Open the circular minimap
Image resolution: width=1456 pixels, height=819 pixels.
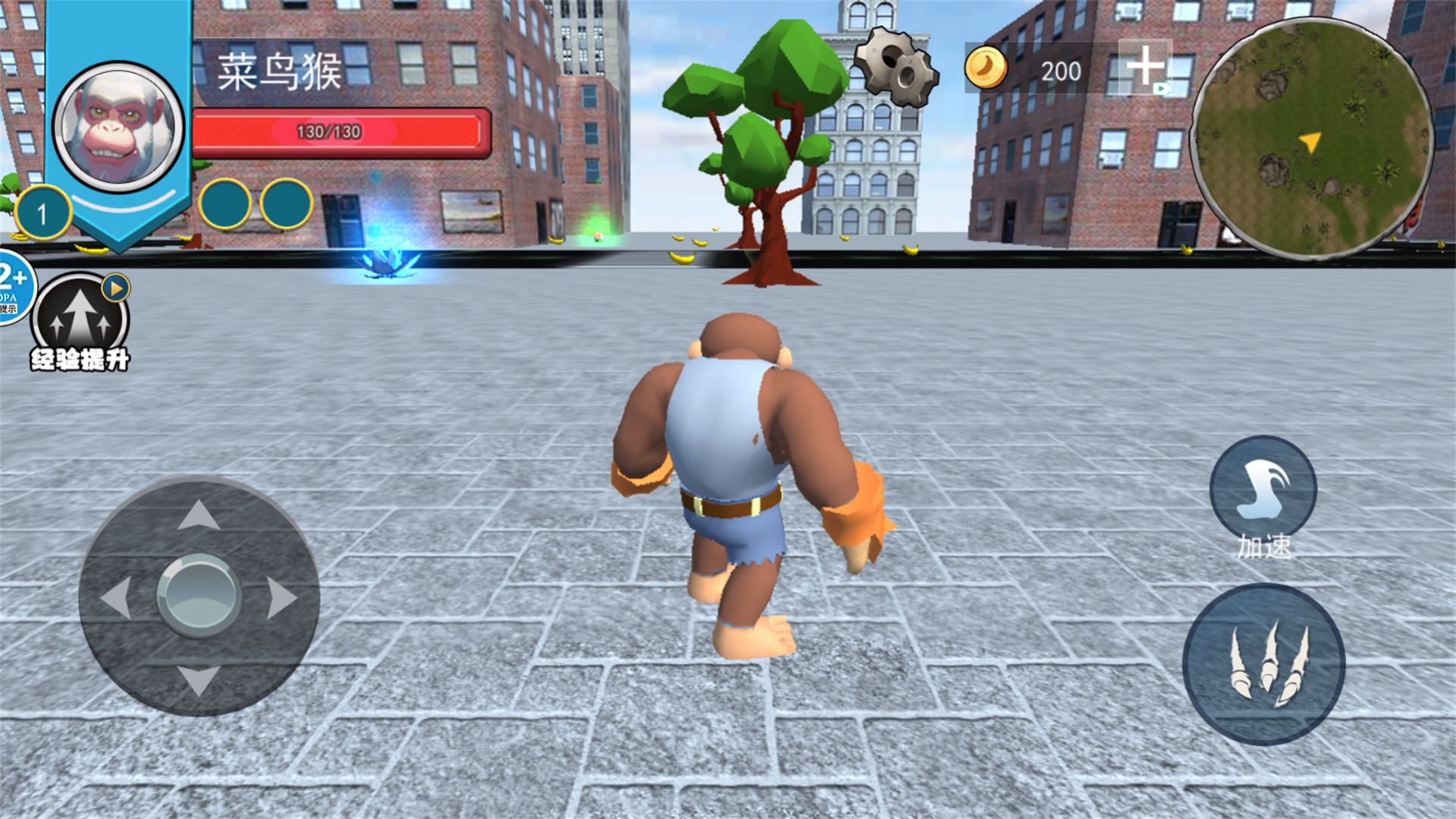(x=1311, y=138)
